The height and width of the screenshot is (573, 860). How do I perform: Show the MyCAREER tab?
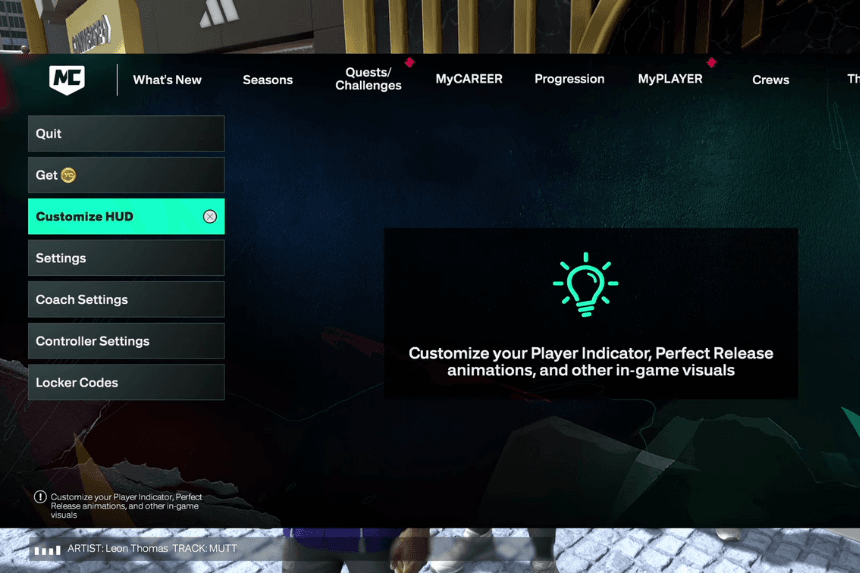[469, 79]
